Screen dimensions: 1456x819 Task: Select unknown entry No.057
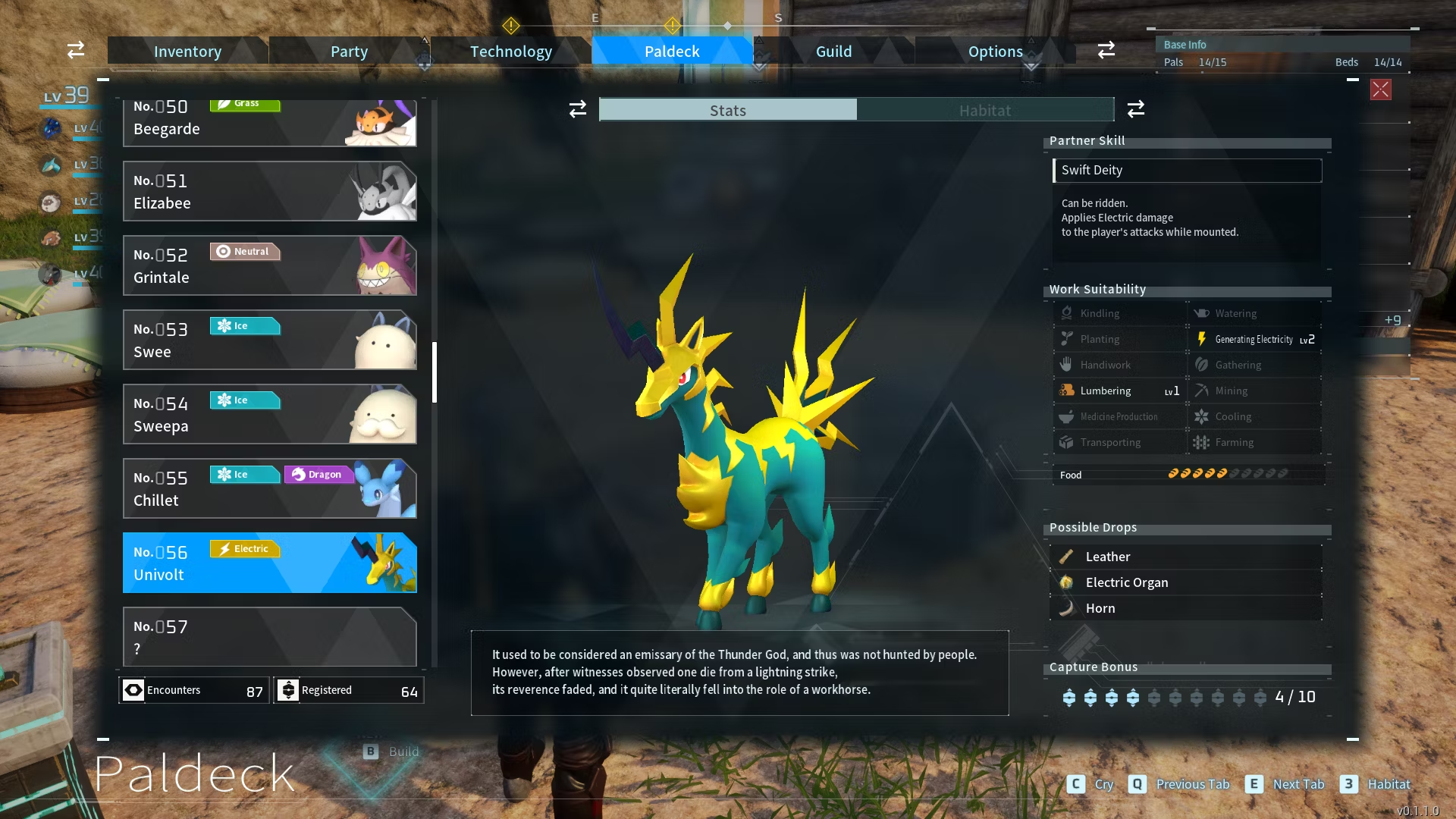tap(269, 637)
